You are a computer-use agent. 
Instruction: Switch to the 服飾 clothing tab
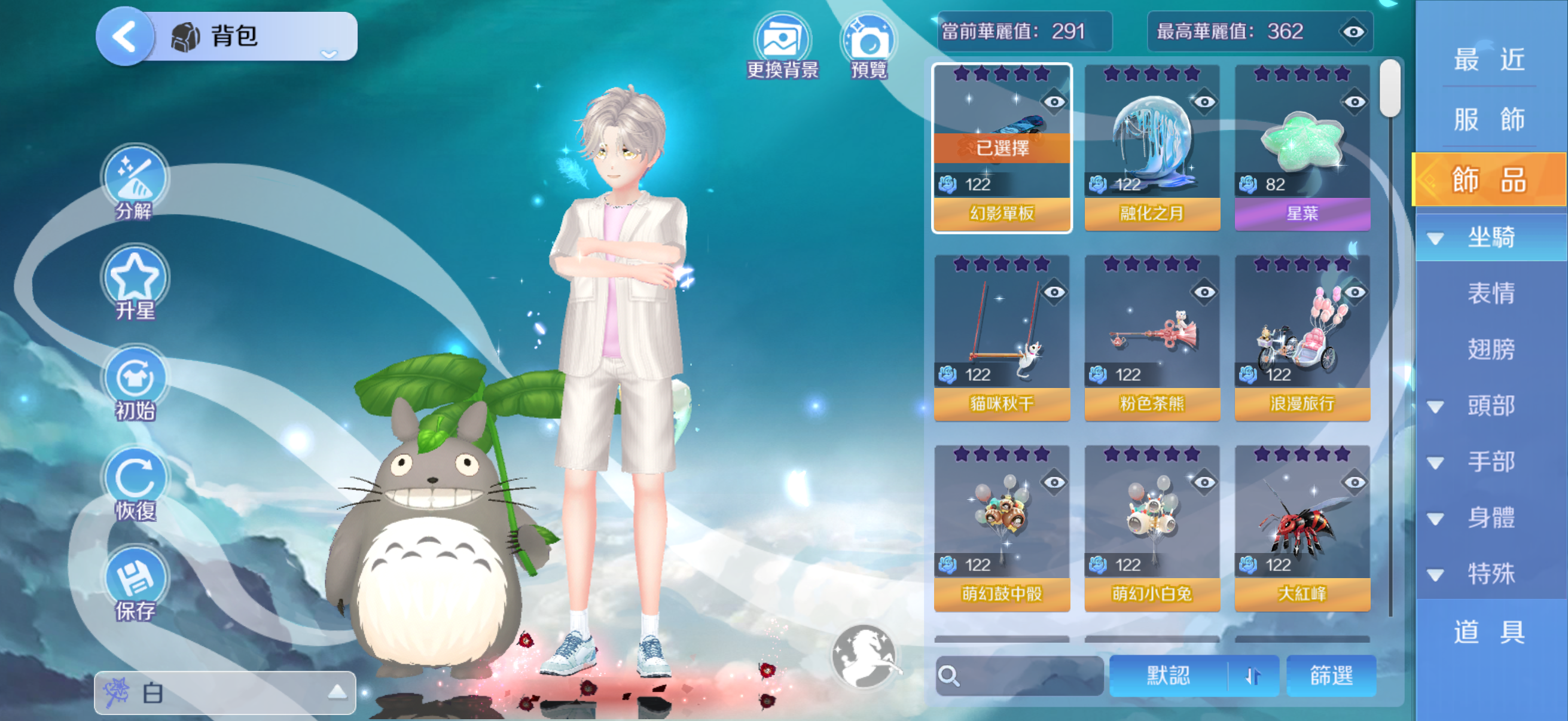click(1489, 119)
